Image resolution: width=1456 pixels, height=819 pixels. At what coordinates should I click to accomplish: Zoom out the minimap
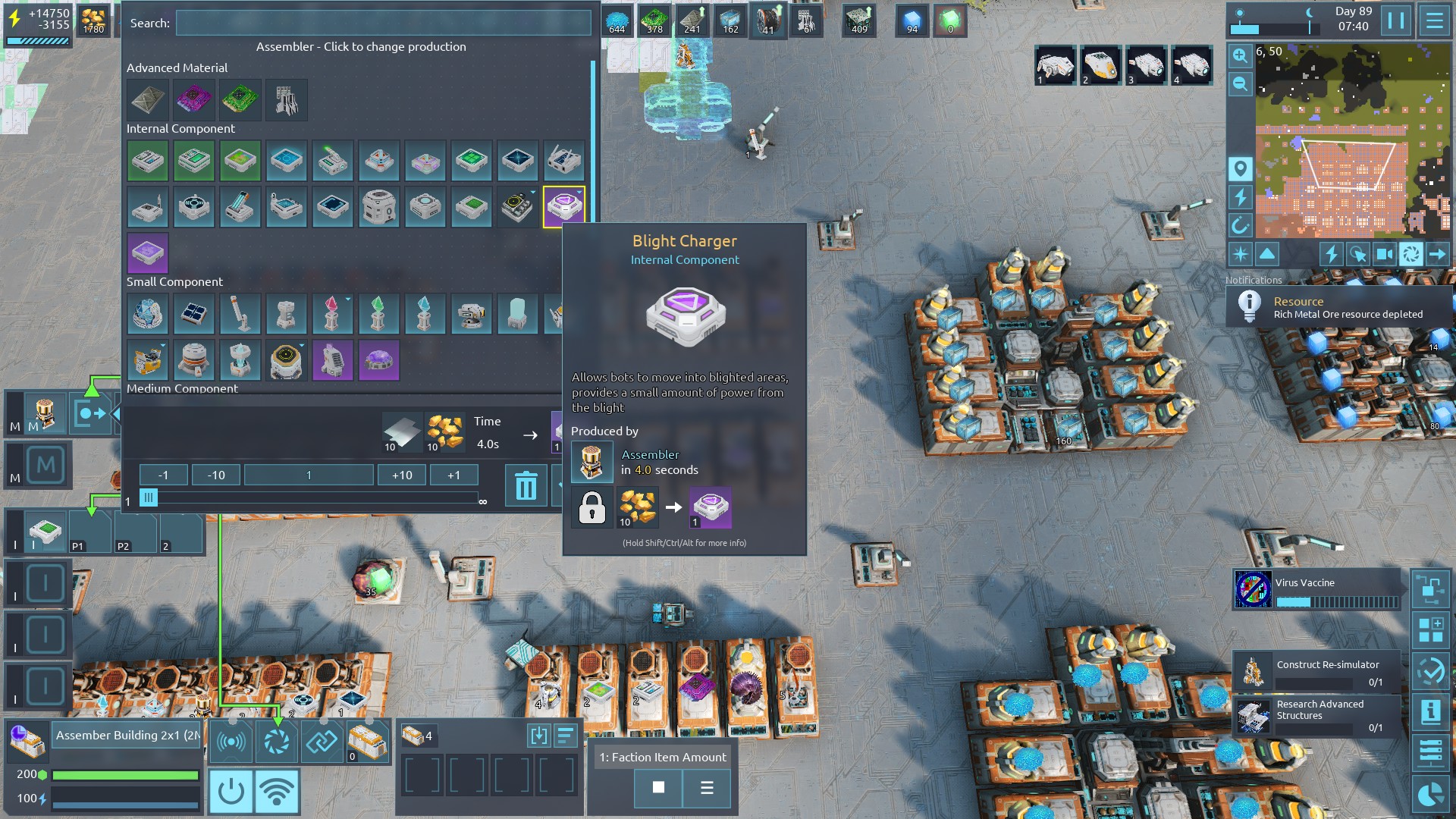(1240, 83)
